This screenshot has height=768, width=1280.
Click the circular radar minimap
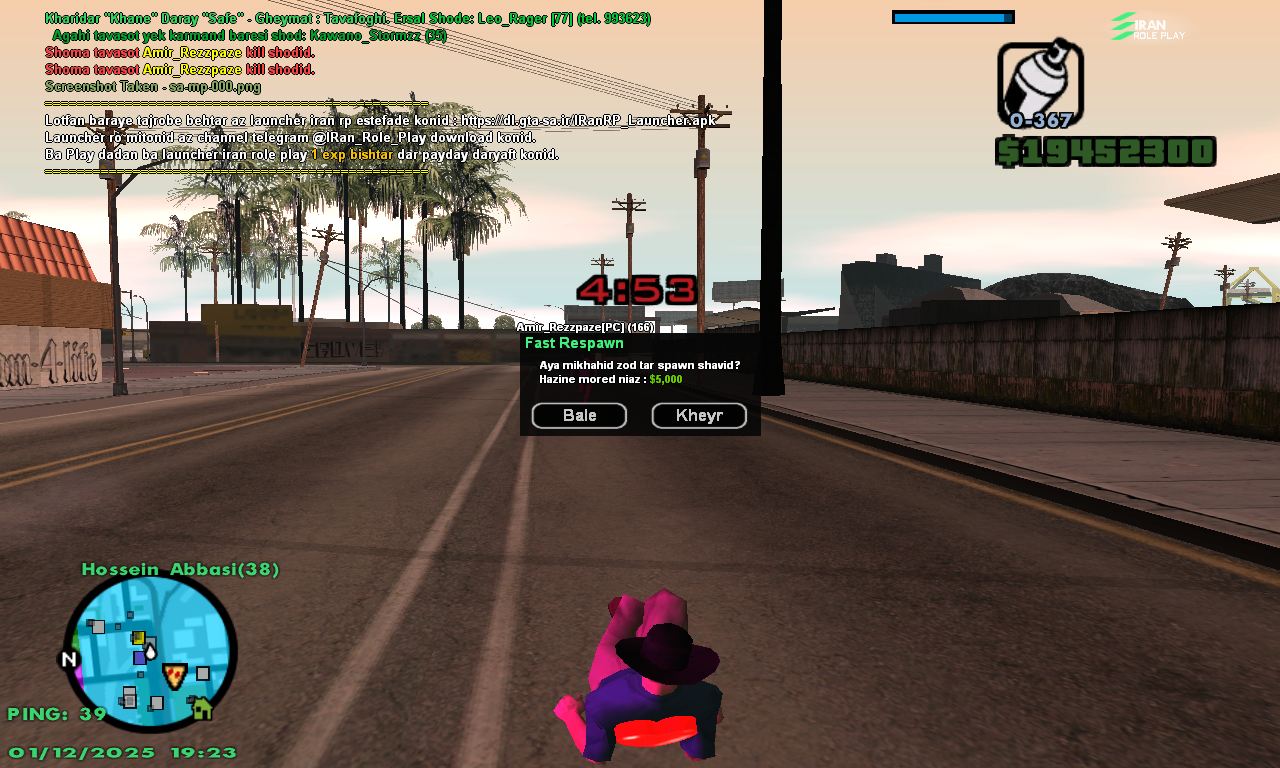pyautogui.click(x=150, y=653)
